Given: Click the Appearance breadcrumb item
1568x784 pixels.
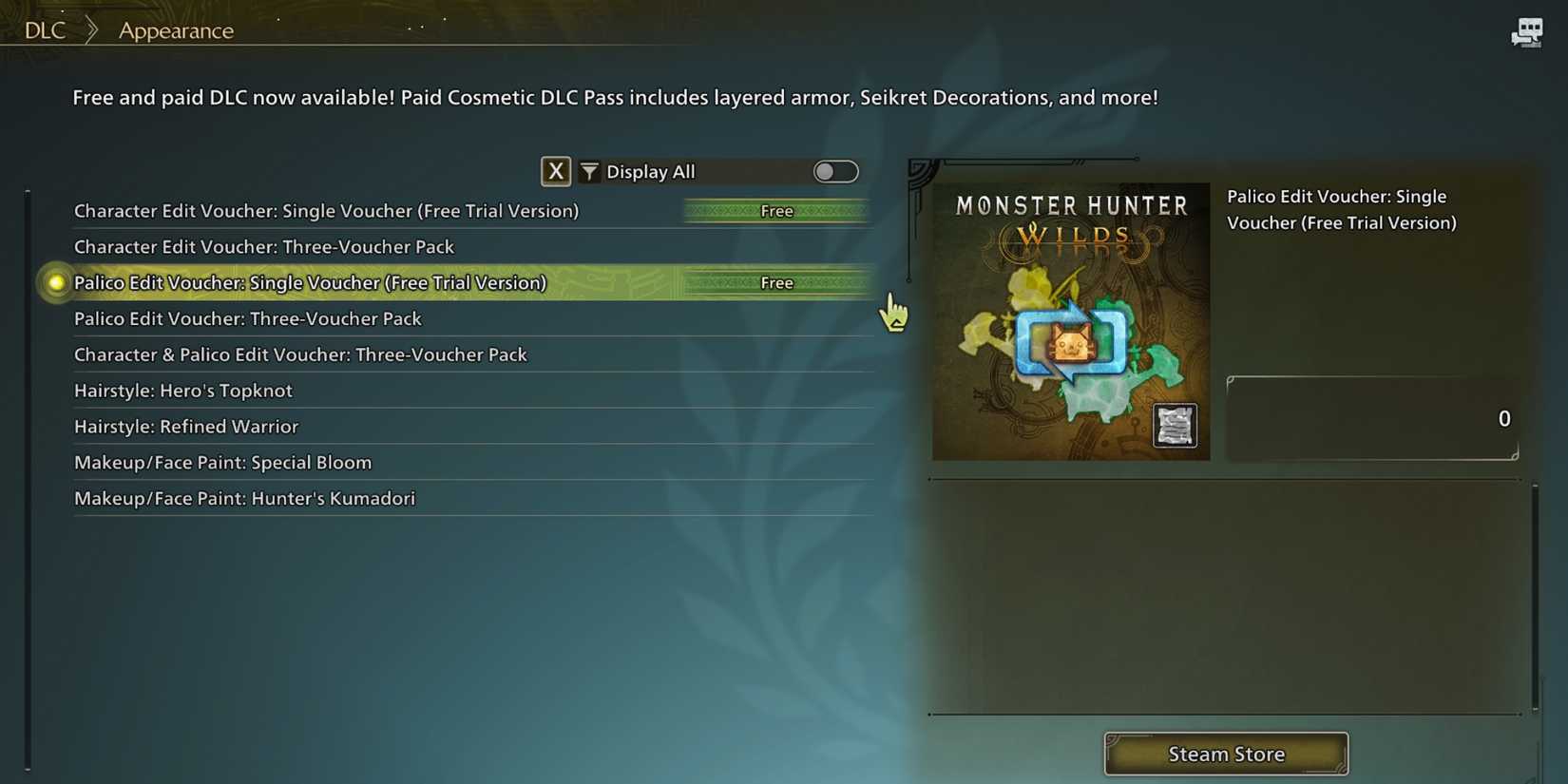Looking at the screenshot, I should [175, 30].
